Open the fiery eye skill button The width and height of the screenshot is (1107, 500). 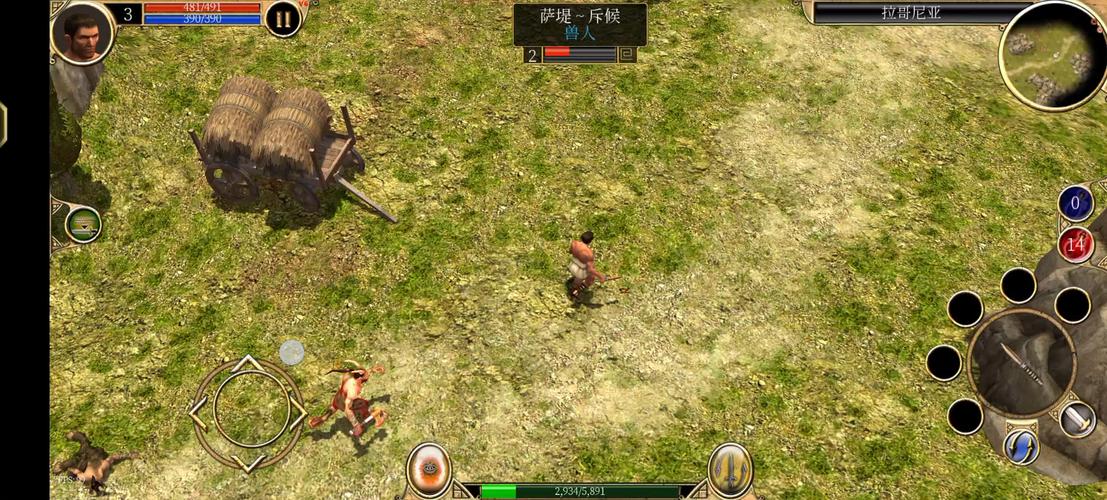pyautogui.click(x=428, y=468)
